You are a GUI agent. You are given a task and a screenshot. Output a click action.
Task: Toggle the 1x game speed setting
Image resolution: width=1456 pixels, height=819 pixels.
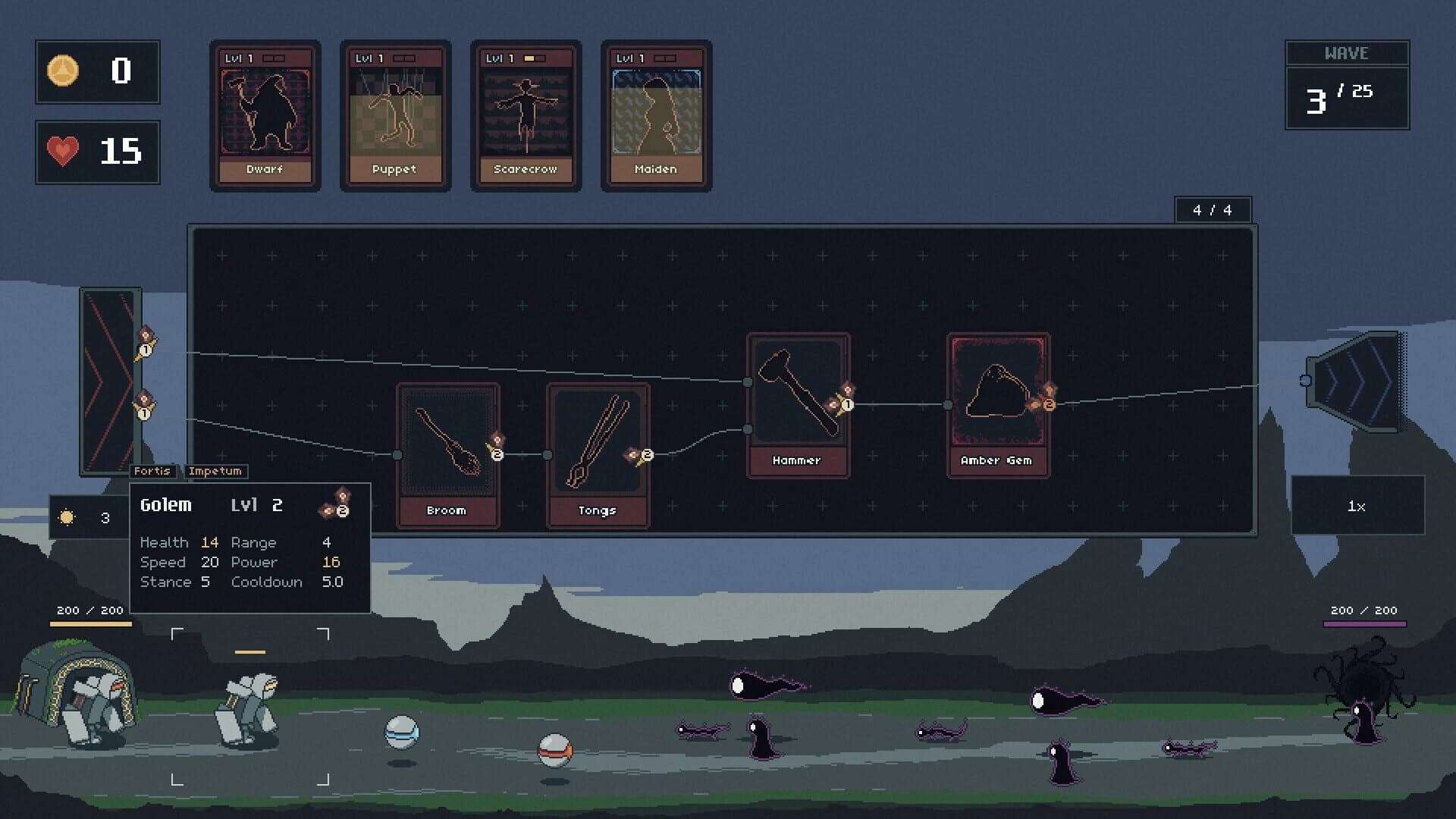click(x=1357, y=507)
